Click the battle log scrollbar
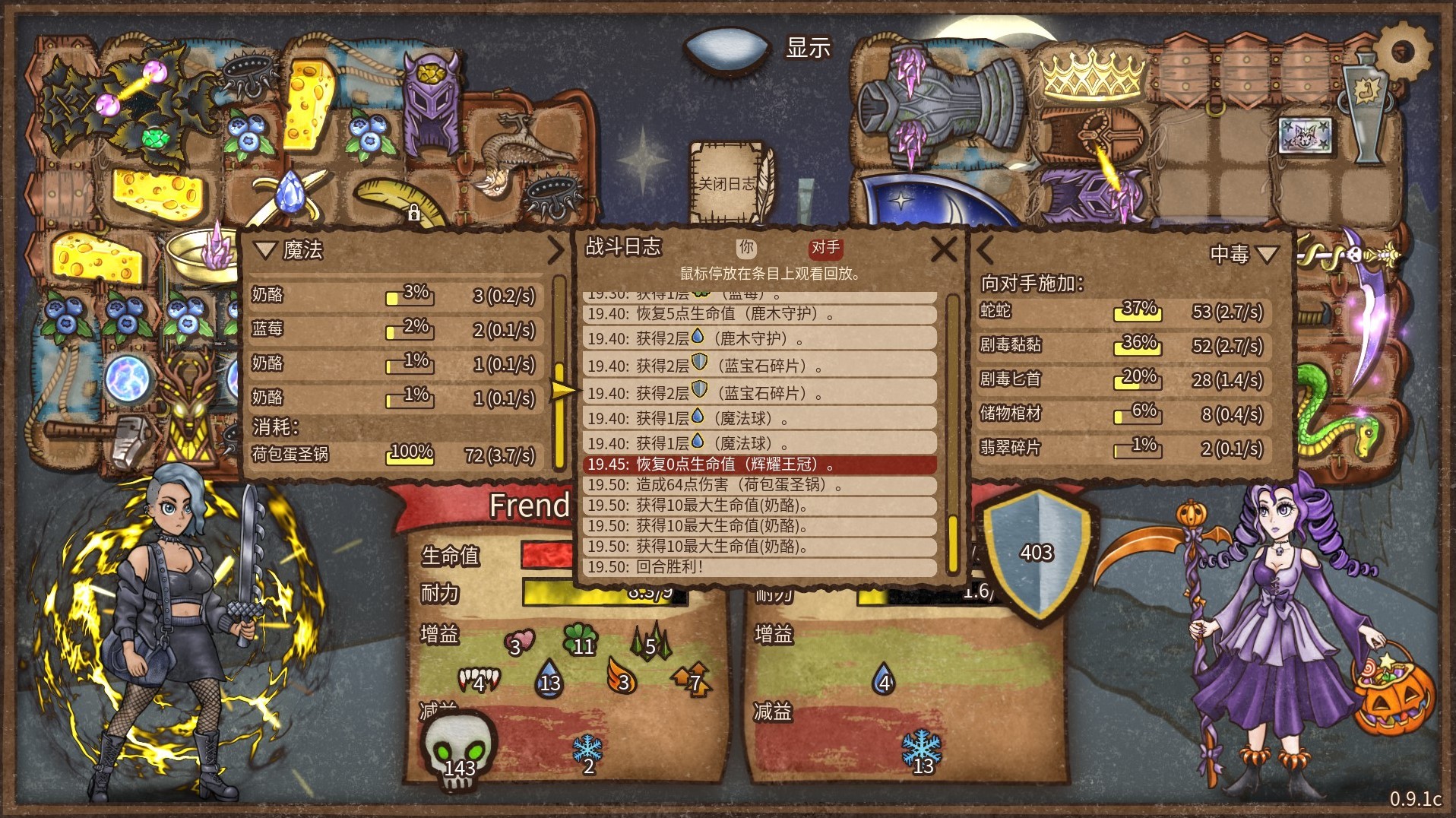This screenshot has height=818, width=1456. [x=951, y=433]
